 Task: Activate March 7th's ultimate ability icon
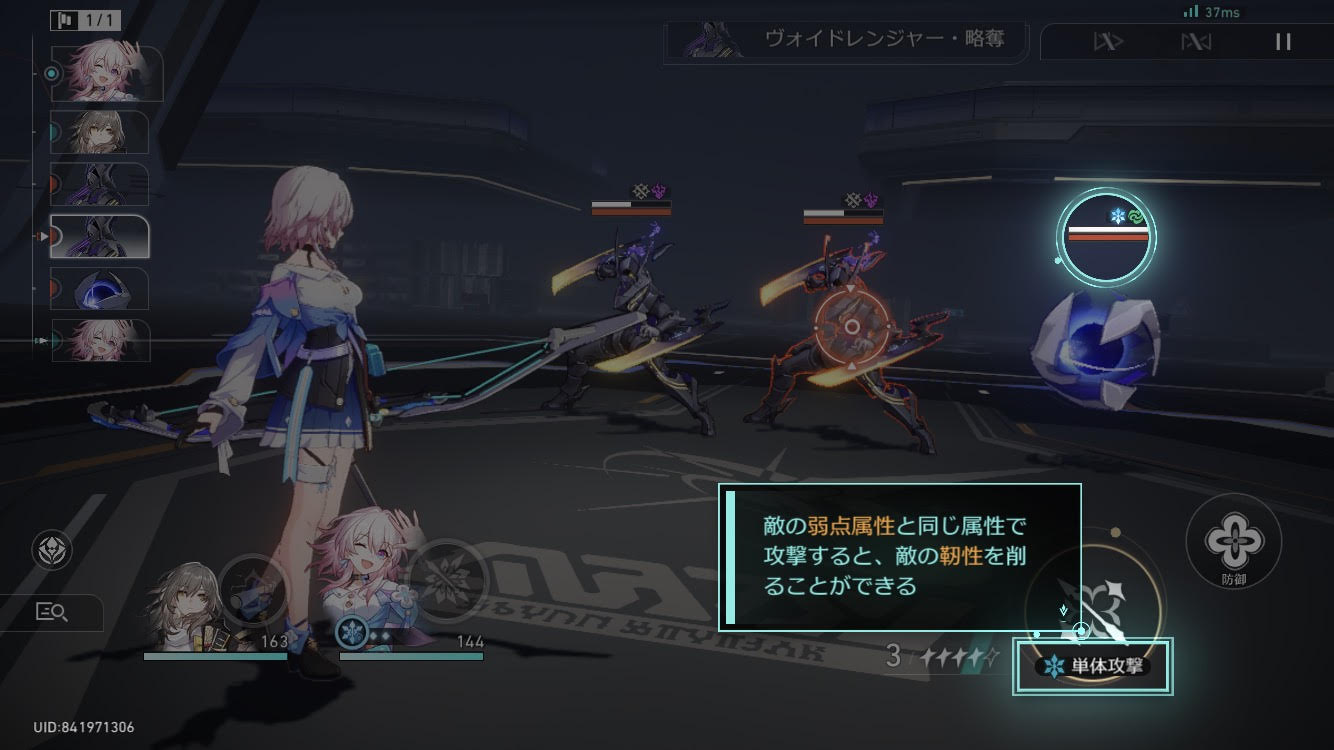(x=446, y=578)
